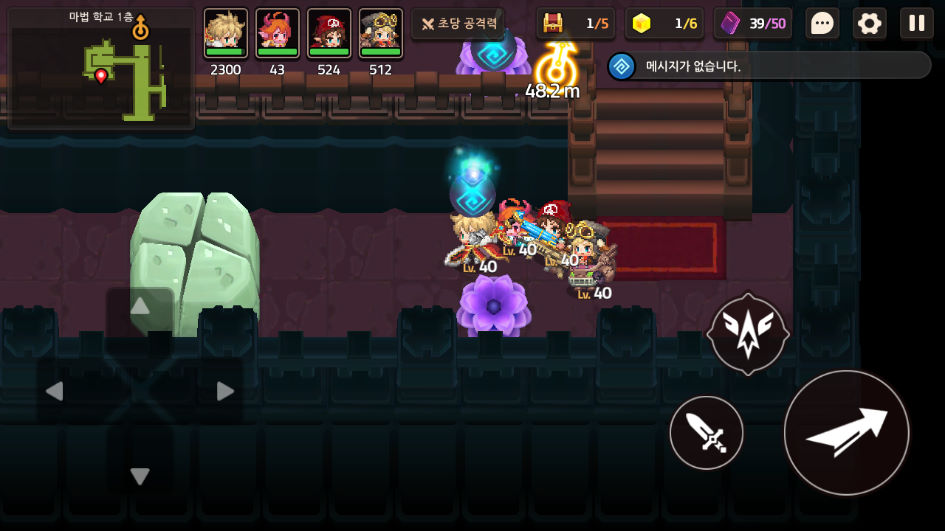Screen dimensions: 945x531
Task: Move down with the D-pad arrow
Action: click(140, 476)
